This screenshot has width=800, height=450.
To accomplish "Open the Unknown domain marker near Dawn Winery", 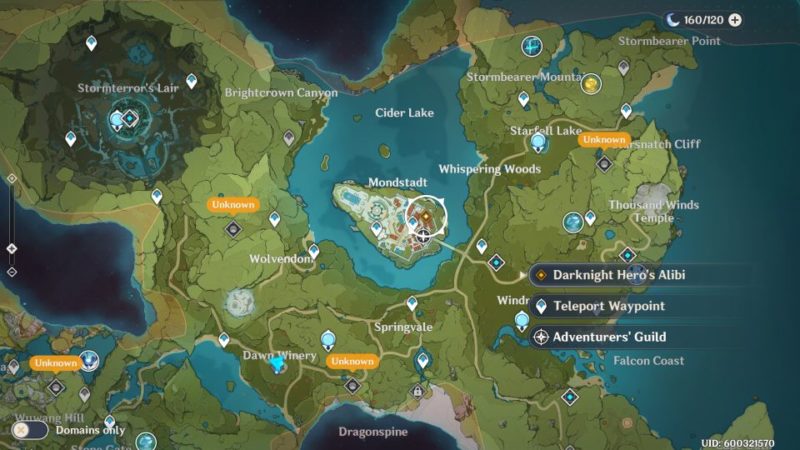I will click(351, 385).
